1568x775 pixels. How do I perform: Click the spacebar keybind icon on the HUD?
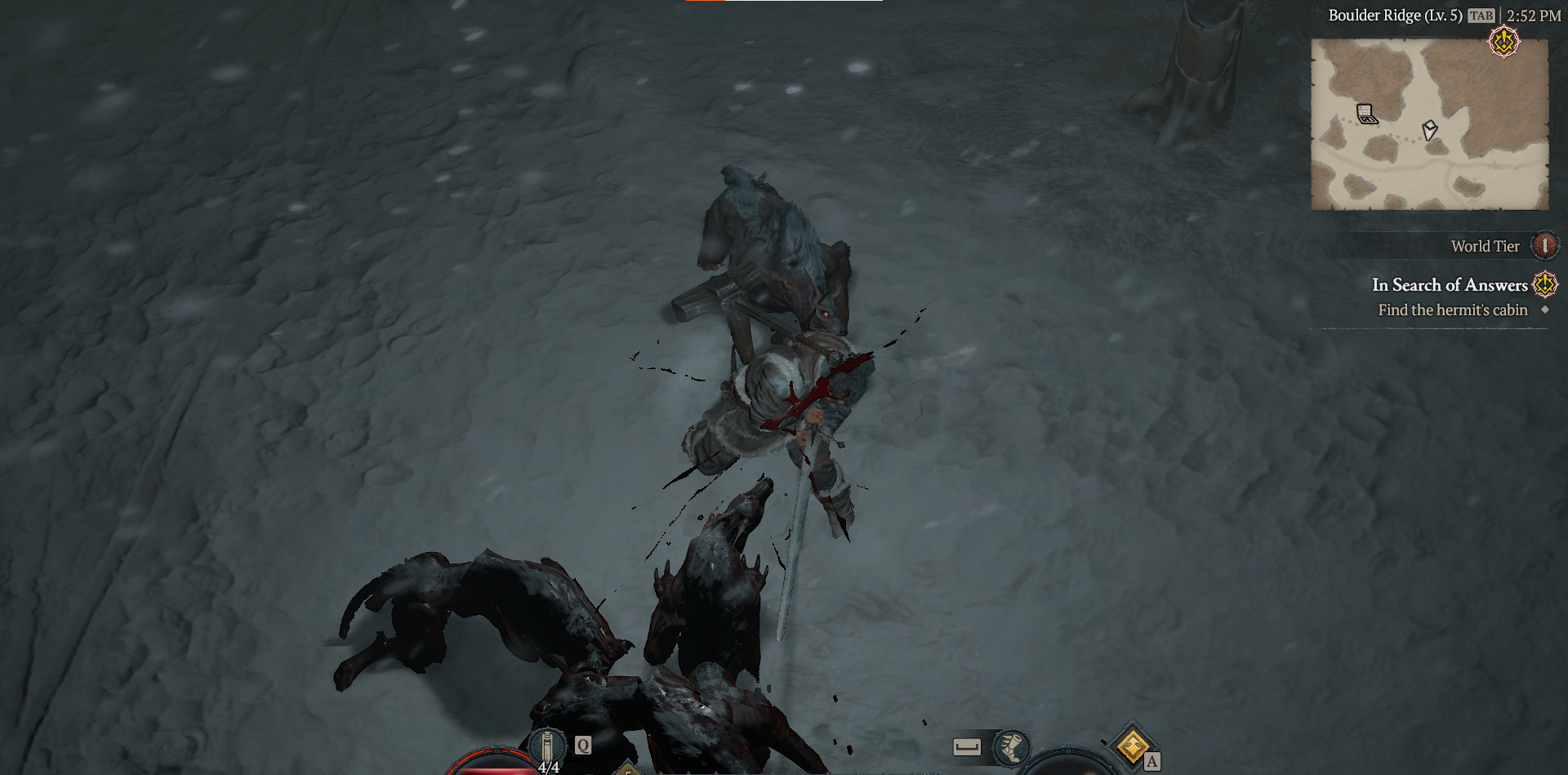click(x=965, y=745)
